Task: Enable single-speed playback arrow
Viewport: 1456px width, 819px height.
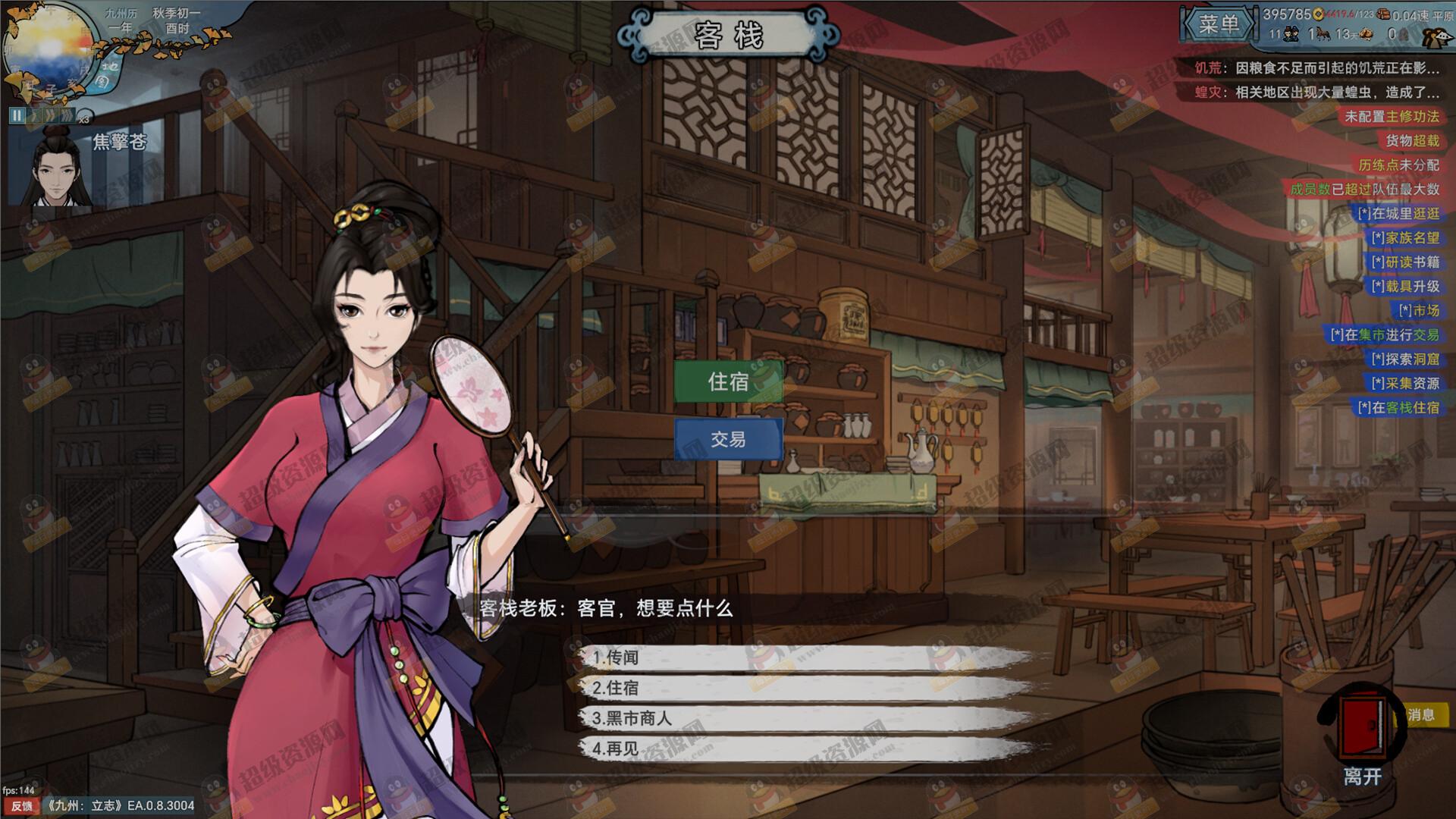Action: pyautogui.click(x=34, y=115)
